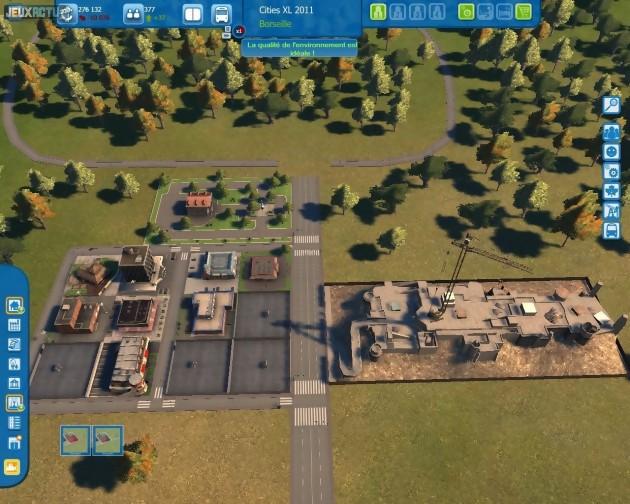Open the yellow bulldozer demolish tool
This screenshot has width=630, height=504.
click(x=14, y=466)
